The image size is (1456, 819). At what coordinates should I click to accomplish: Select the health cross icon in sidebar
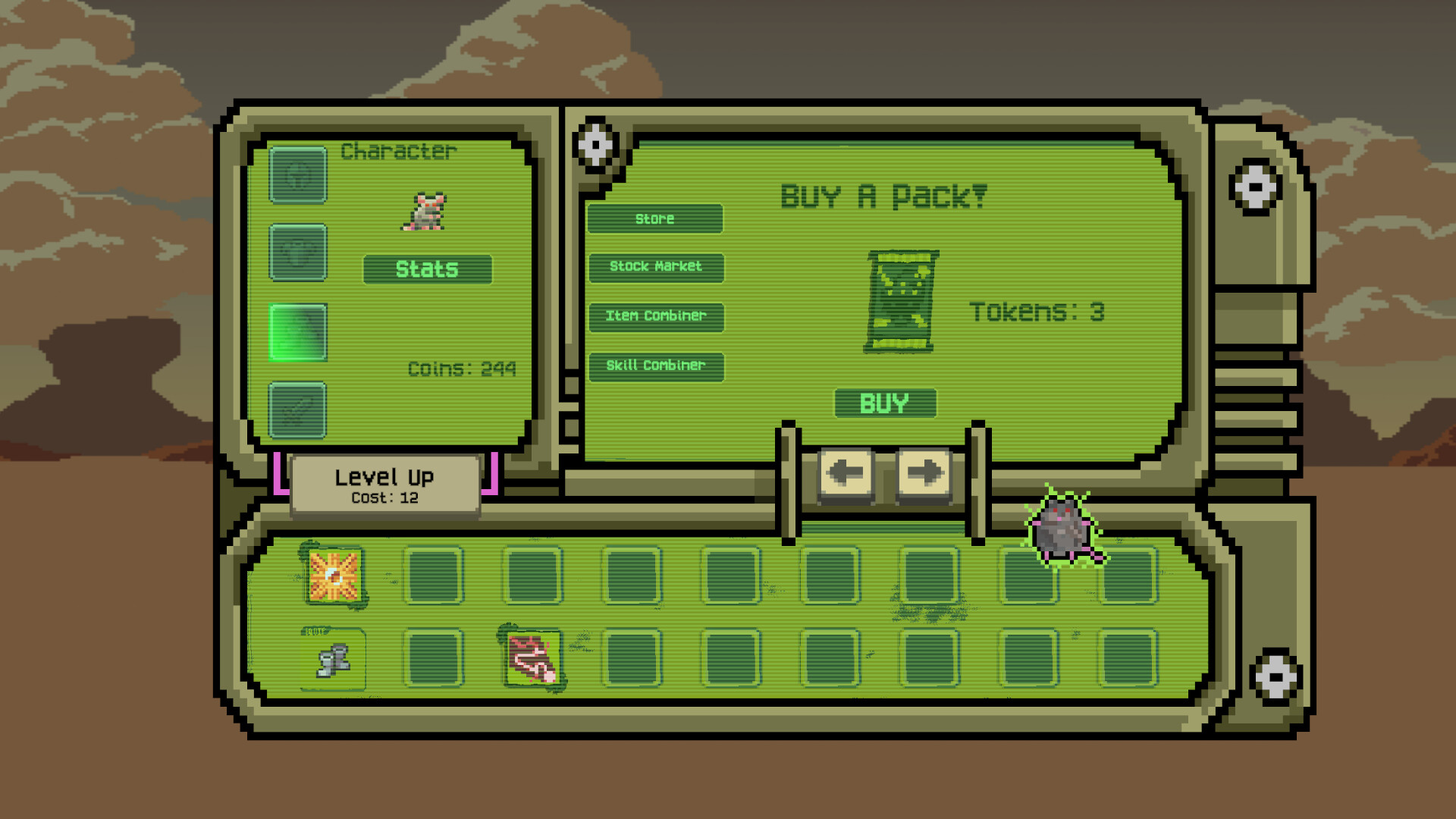[x=298, y=176]
